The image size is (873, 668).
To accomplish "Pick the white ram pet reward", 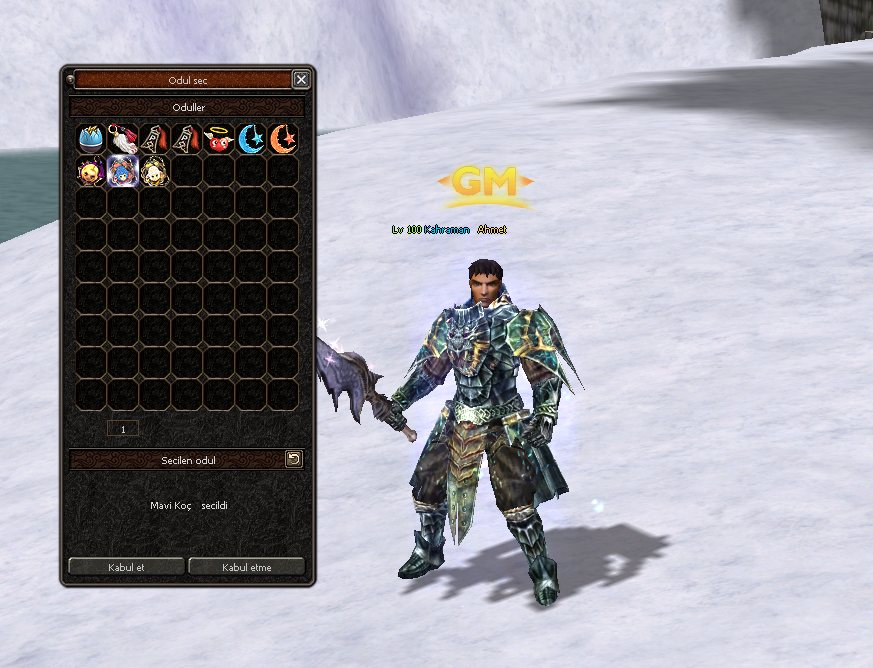I will click(x=155, y=171).
